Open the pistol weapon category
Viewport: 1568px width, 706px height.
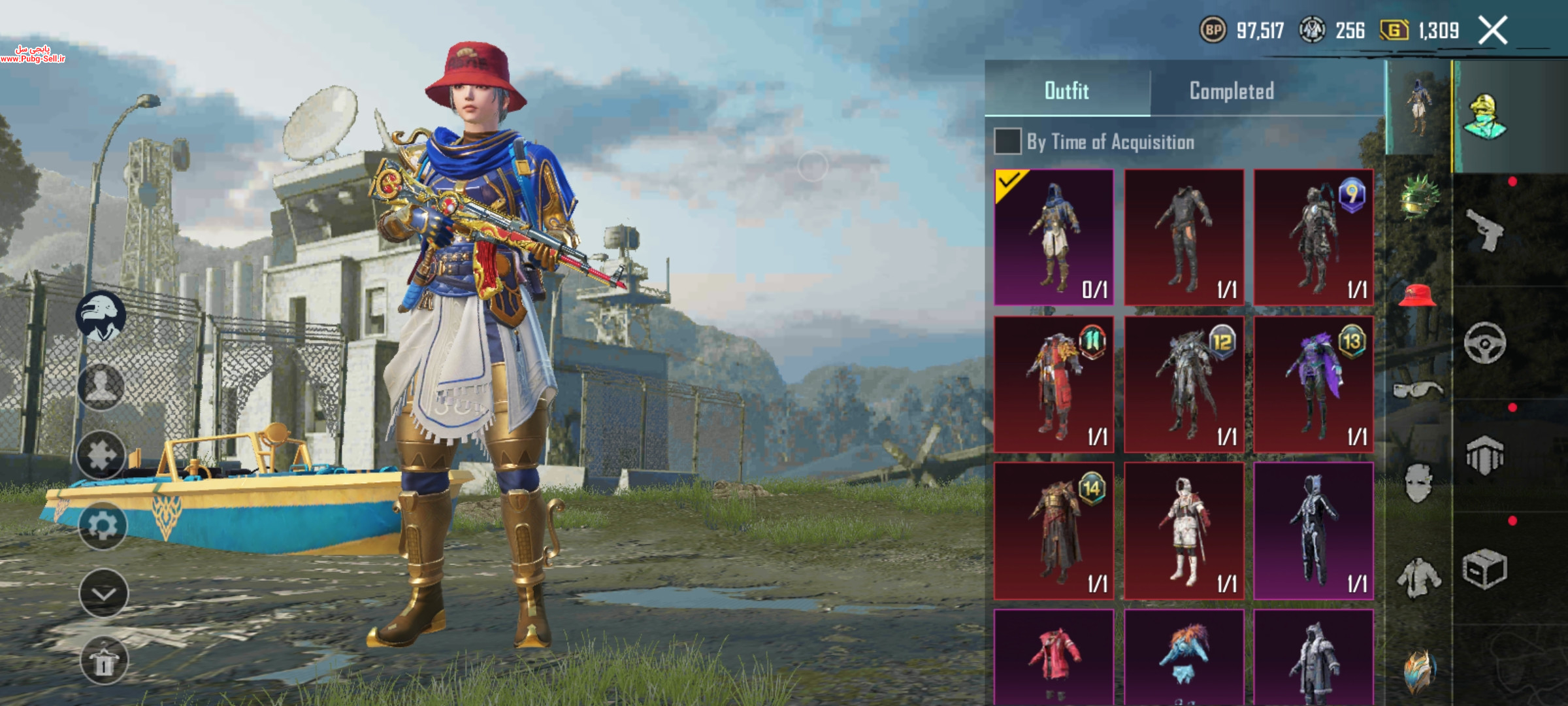(x=1484, y=229)
